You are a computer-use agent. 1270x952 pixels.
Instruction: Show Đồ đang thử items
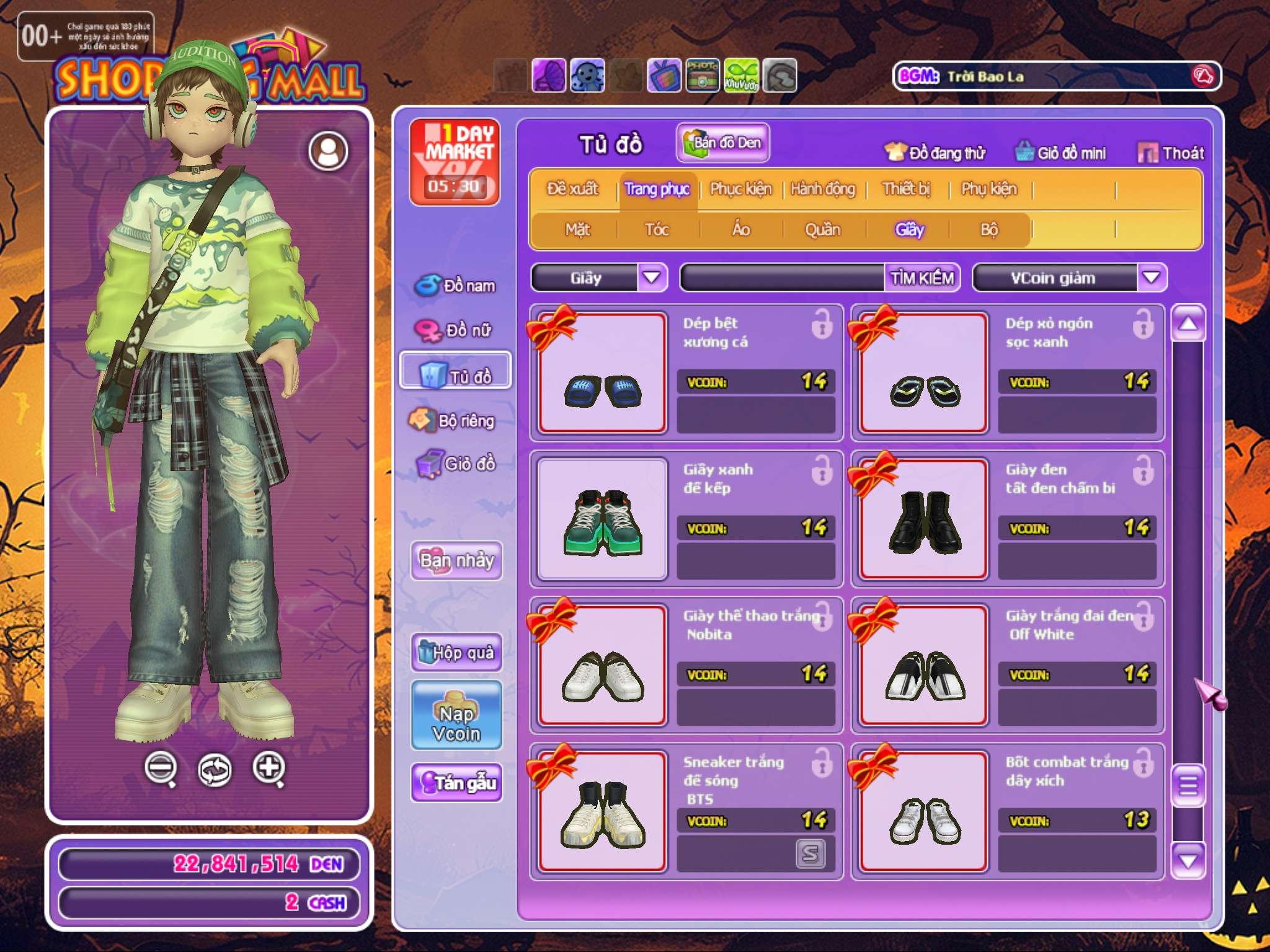(935, 152)
